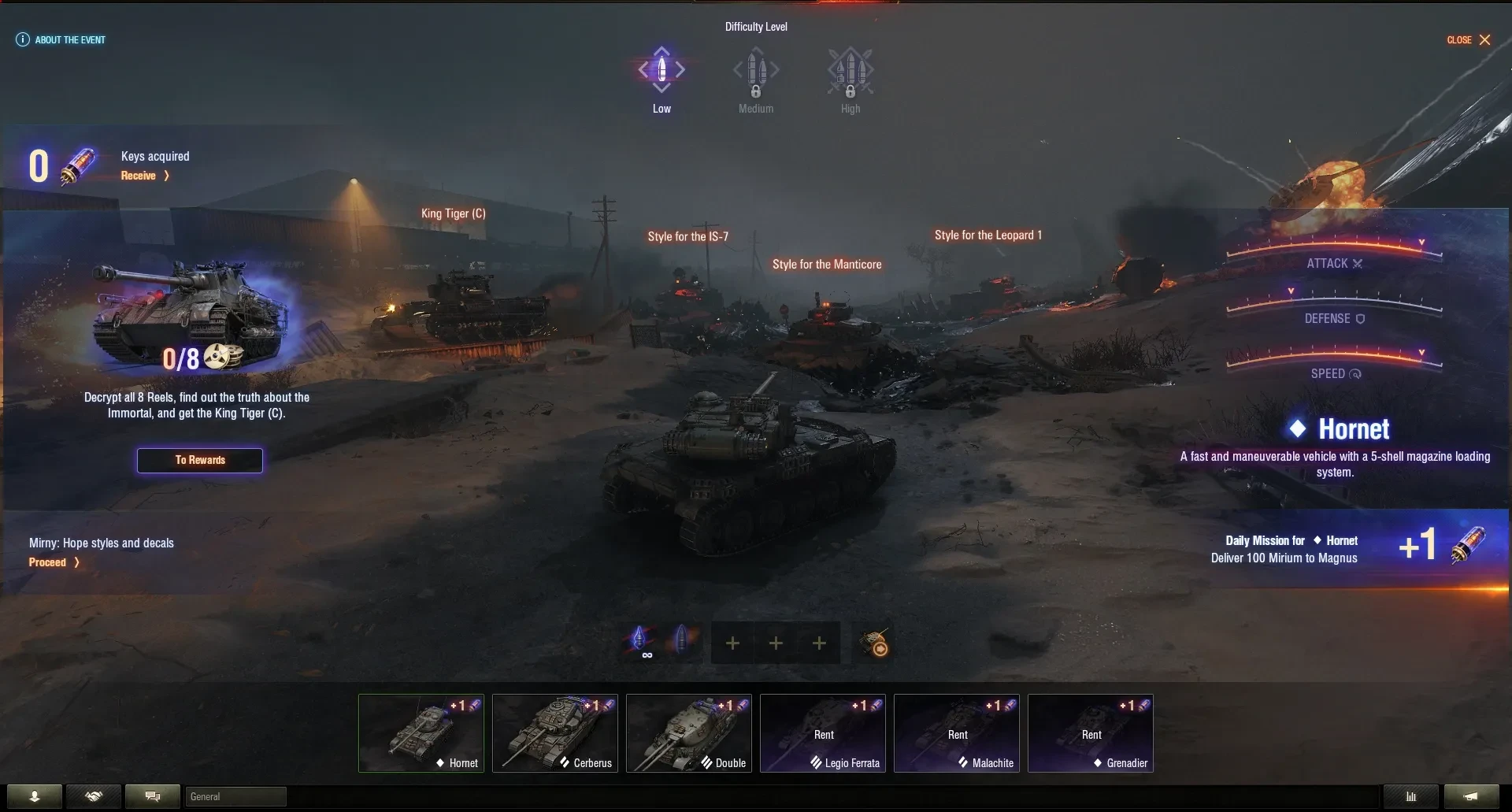Rent the Grenadier vehicle

(1091, 733)
